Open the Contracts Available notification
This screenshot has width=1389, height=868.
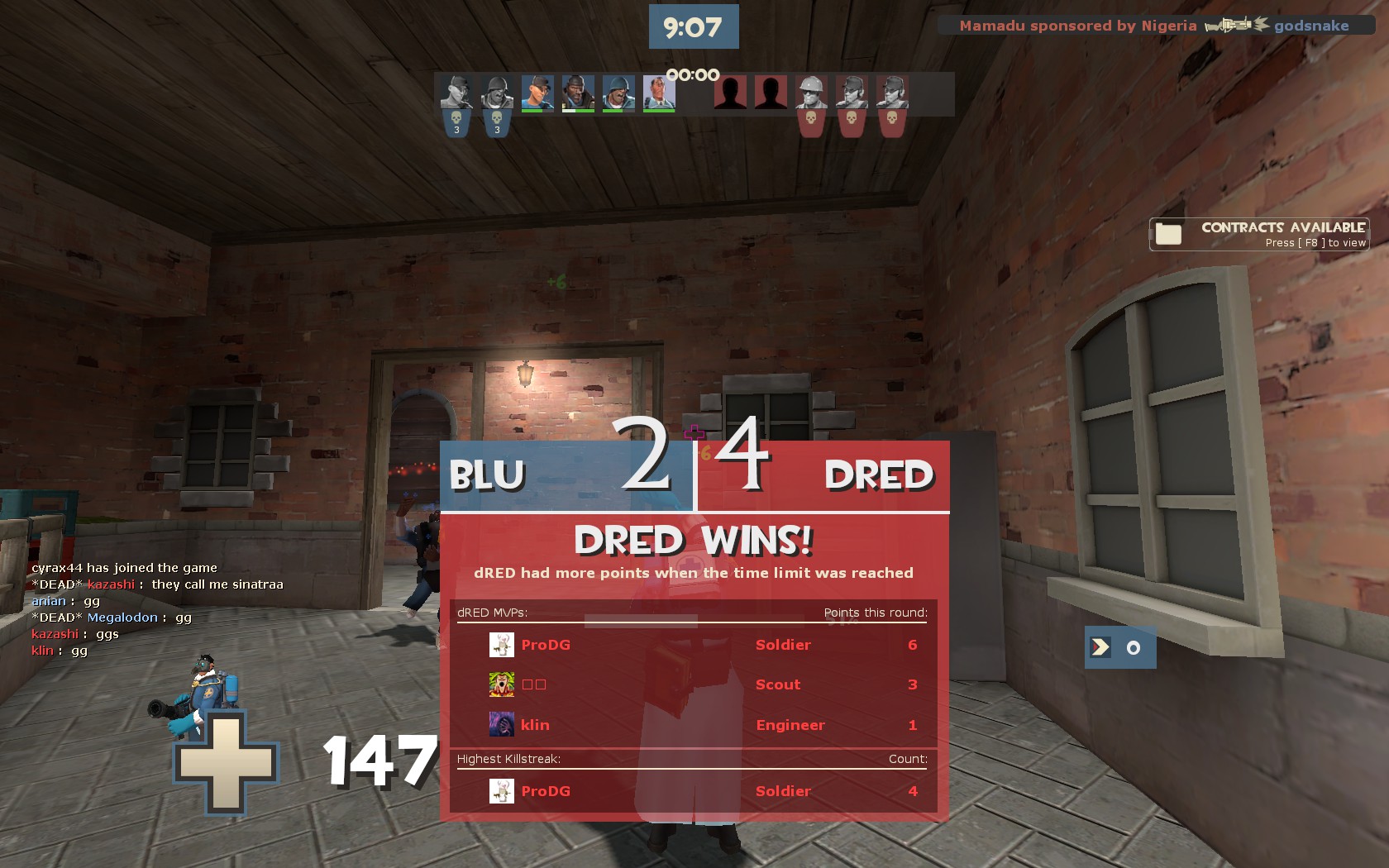click(x=1258, y=234)
